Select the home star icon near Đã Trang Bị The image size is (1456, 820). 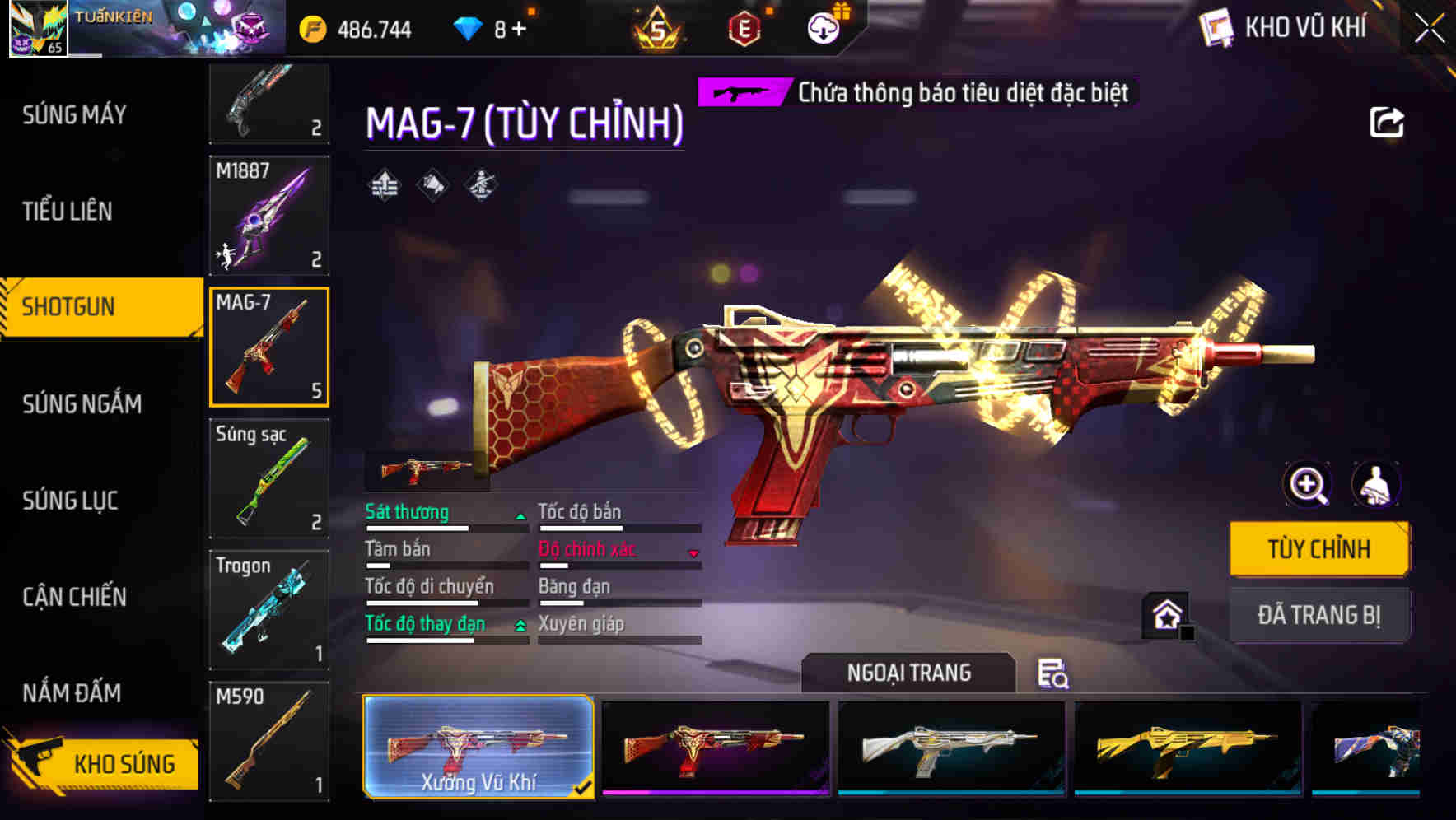point(1167,614)
